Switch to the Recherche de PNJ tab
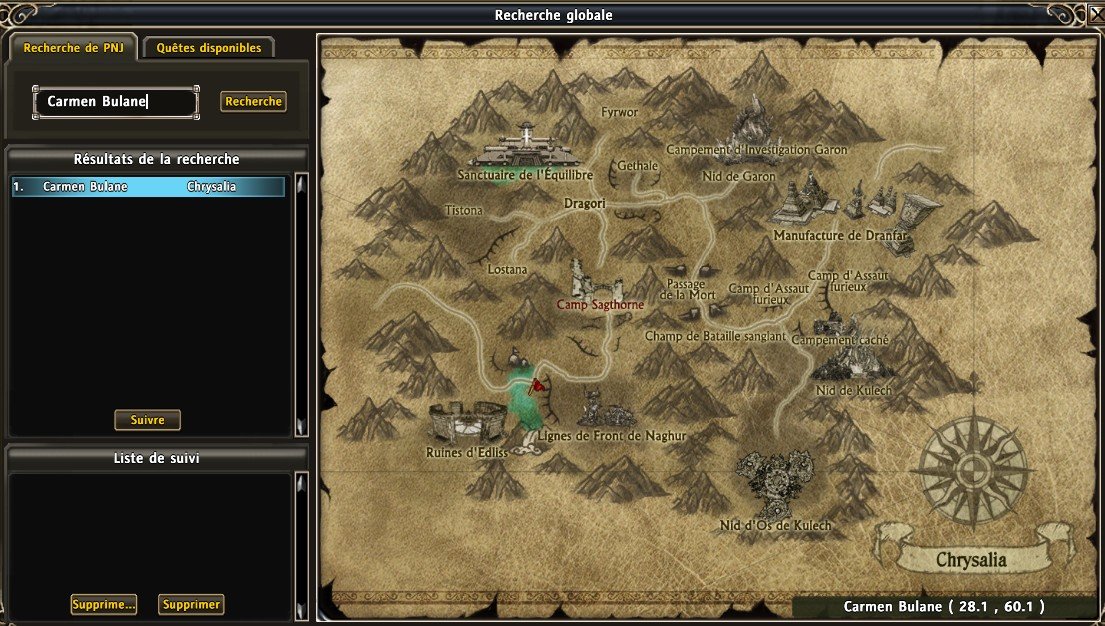1105x626 pixels. point(73,47)
